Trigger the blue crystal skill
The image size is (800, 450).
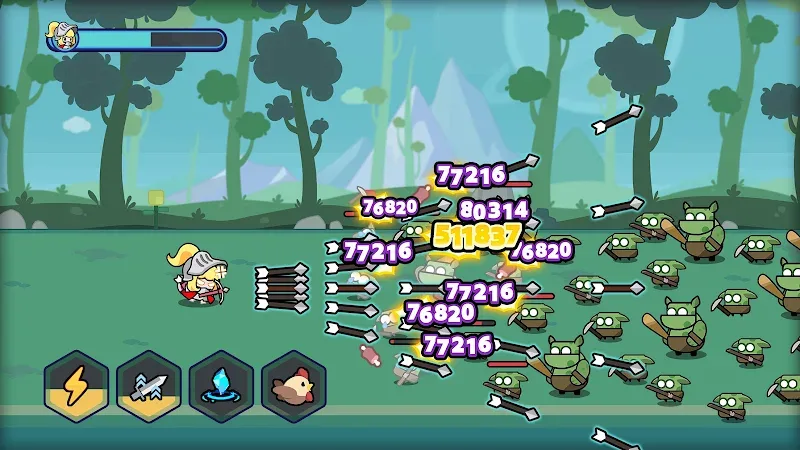221,386
